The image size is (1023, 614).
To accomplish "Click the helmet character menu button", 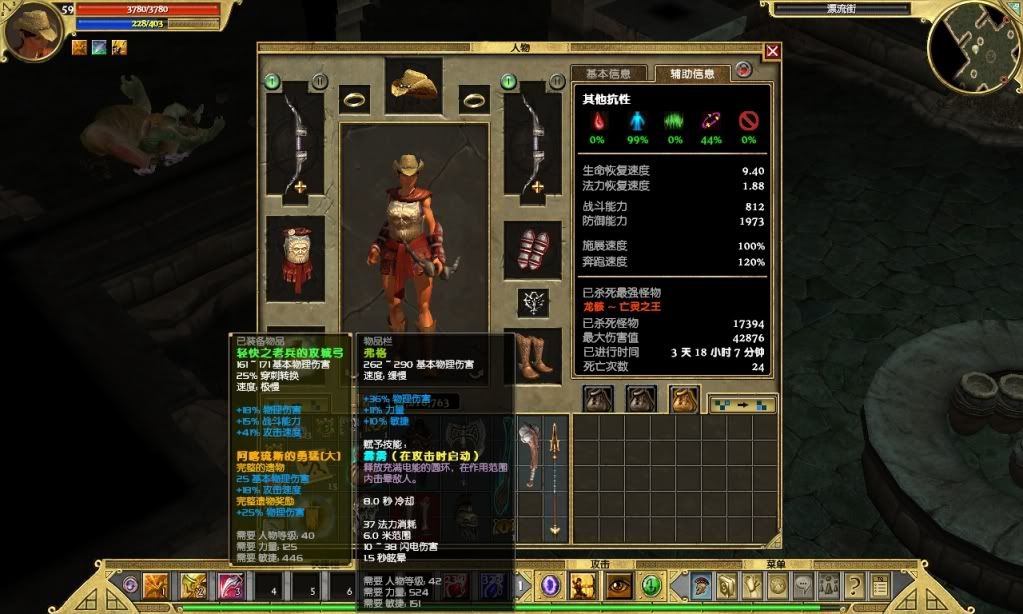I will 702,586.
